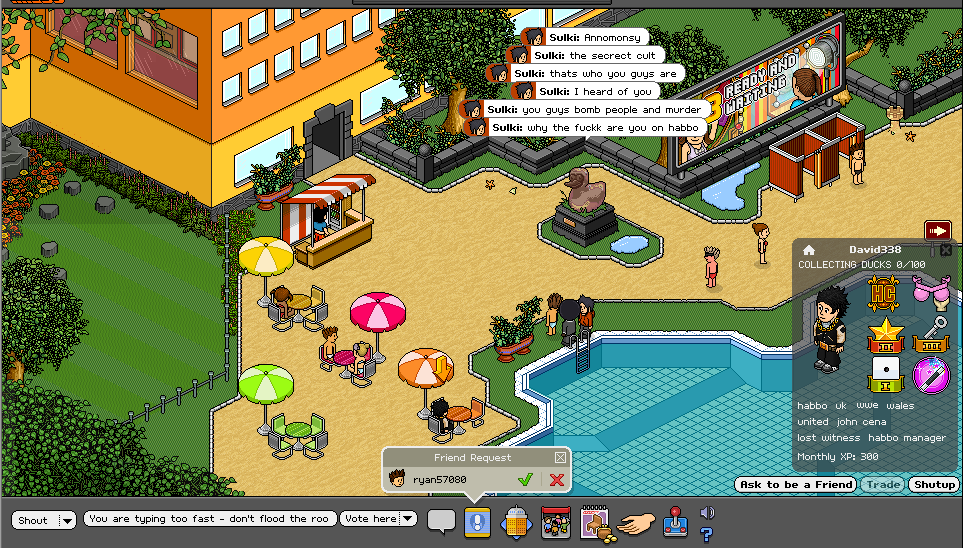The image size is (963, 548).
Task: Click the home icon in David338's panel
Action: (809, 250)
